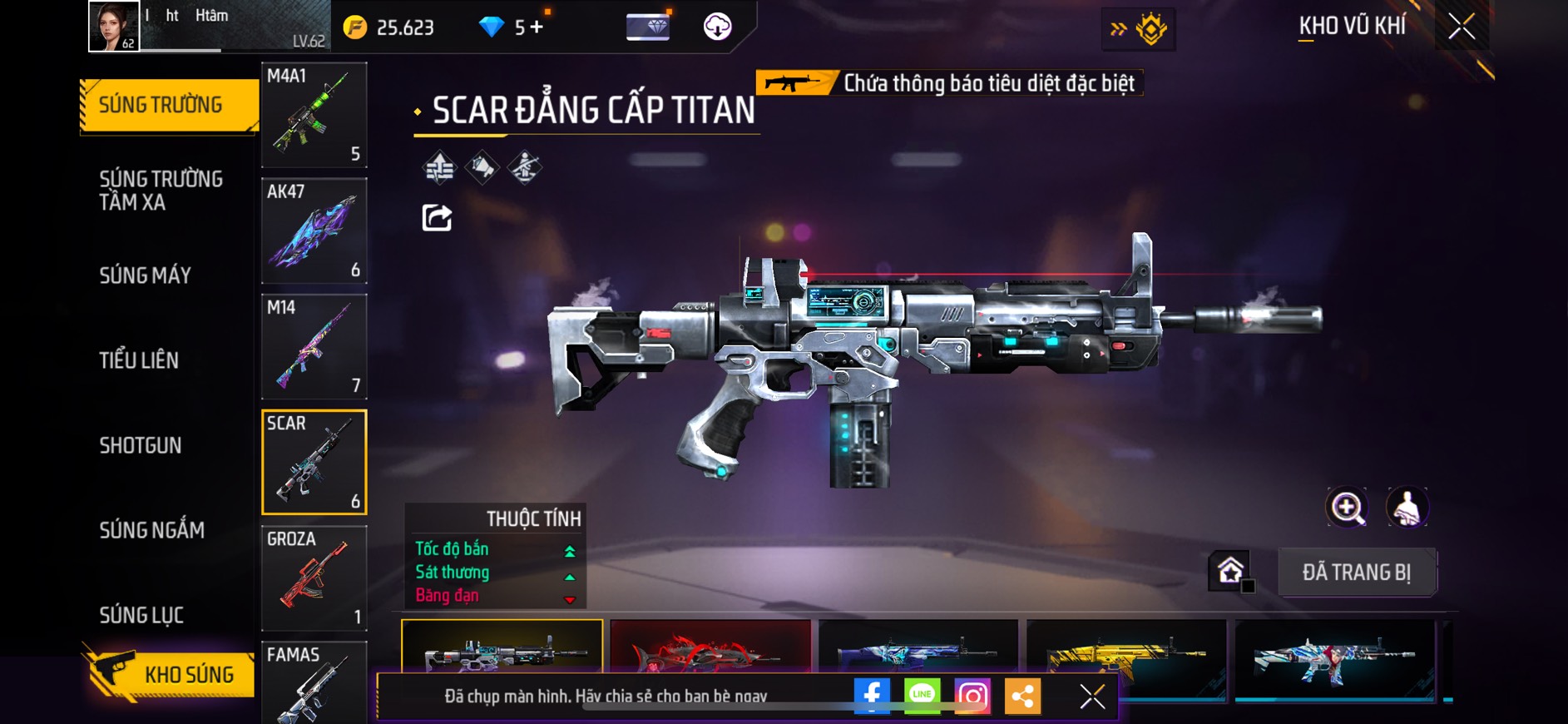Close the Kho Vũ Khí screen

pos(1461,27)
